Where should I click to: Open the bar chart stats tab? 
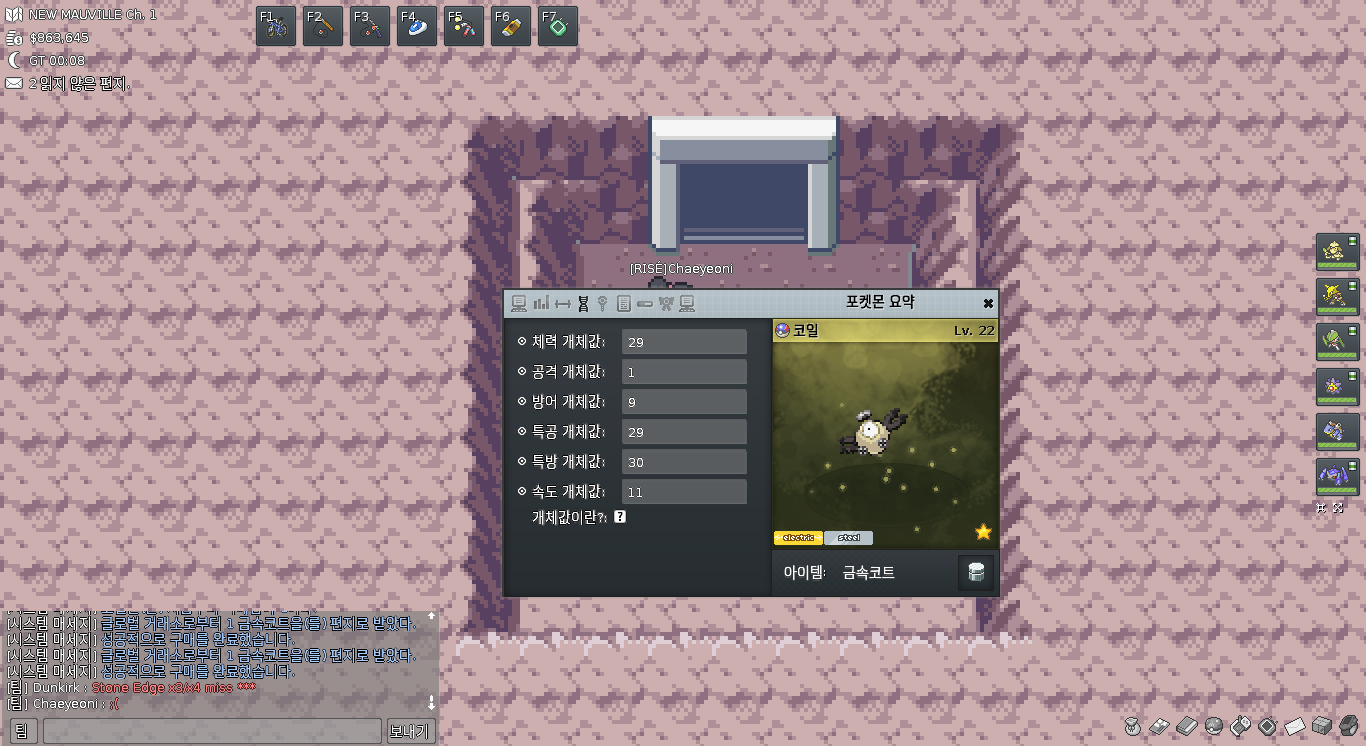(x=541, y=303)
